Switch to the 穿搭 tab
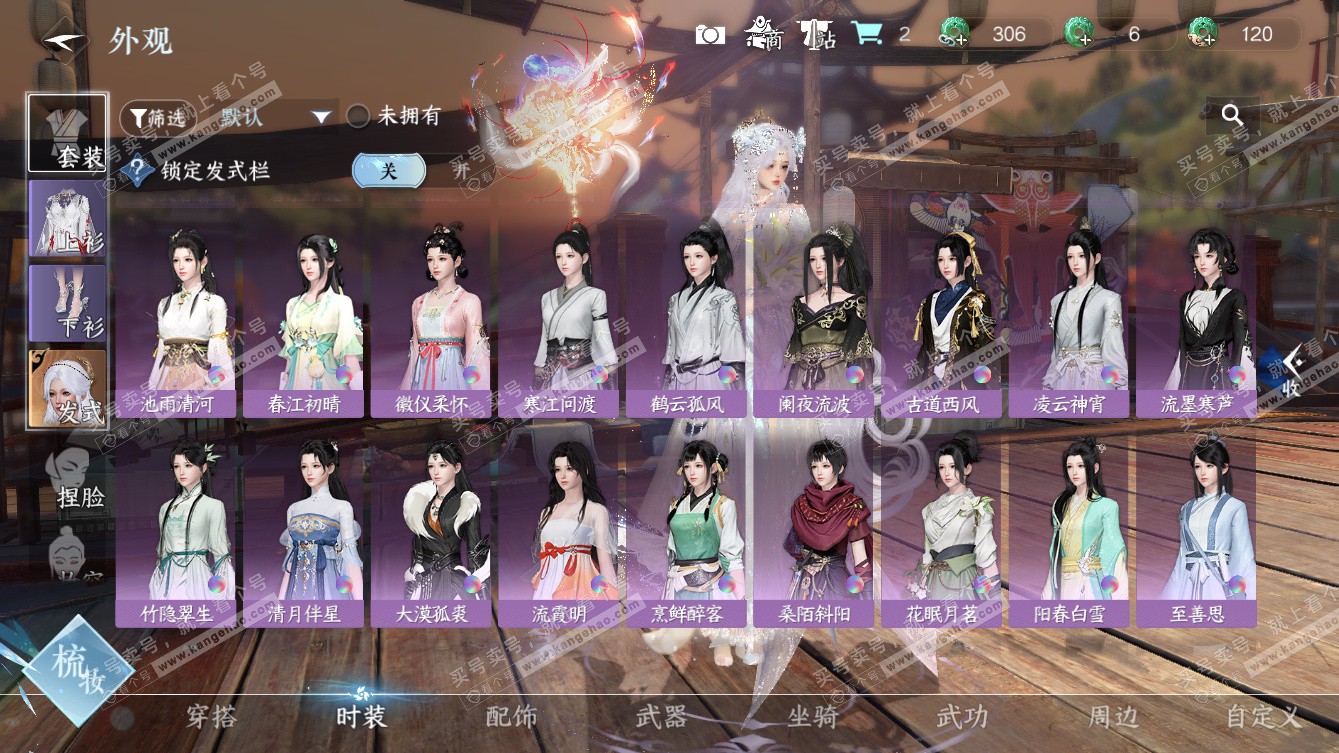The image size is (1339, 753). pyautogui.click(x=211, y=716)
